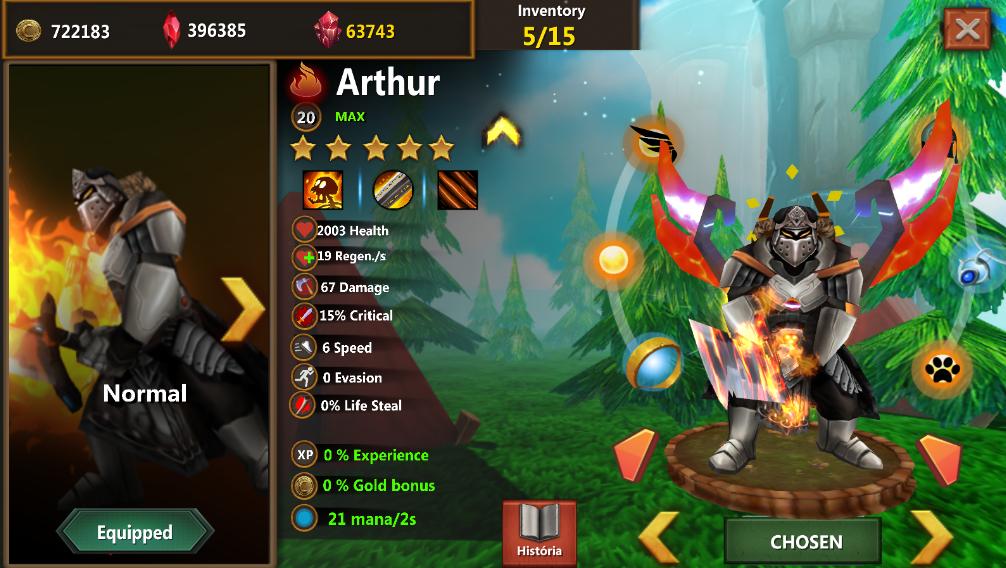Image resolution: width=1006 pixels, height=568 pixels.
Task: Click the Inventory 5/15 tab
Action: pos(551,26)
